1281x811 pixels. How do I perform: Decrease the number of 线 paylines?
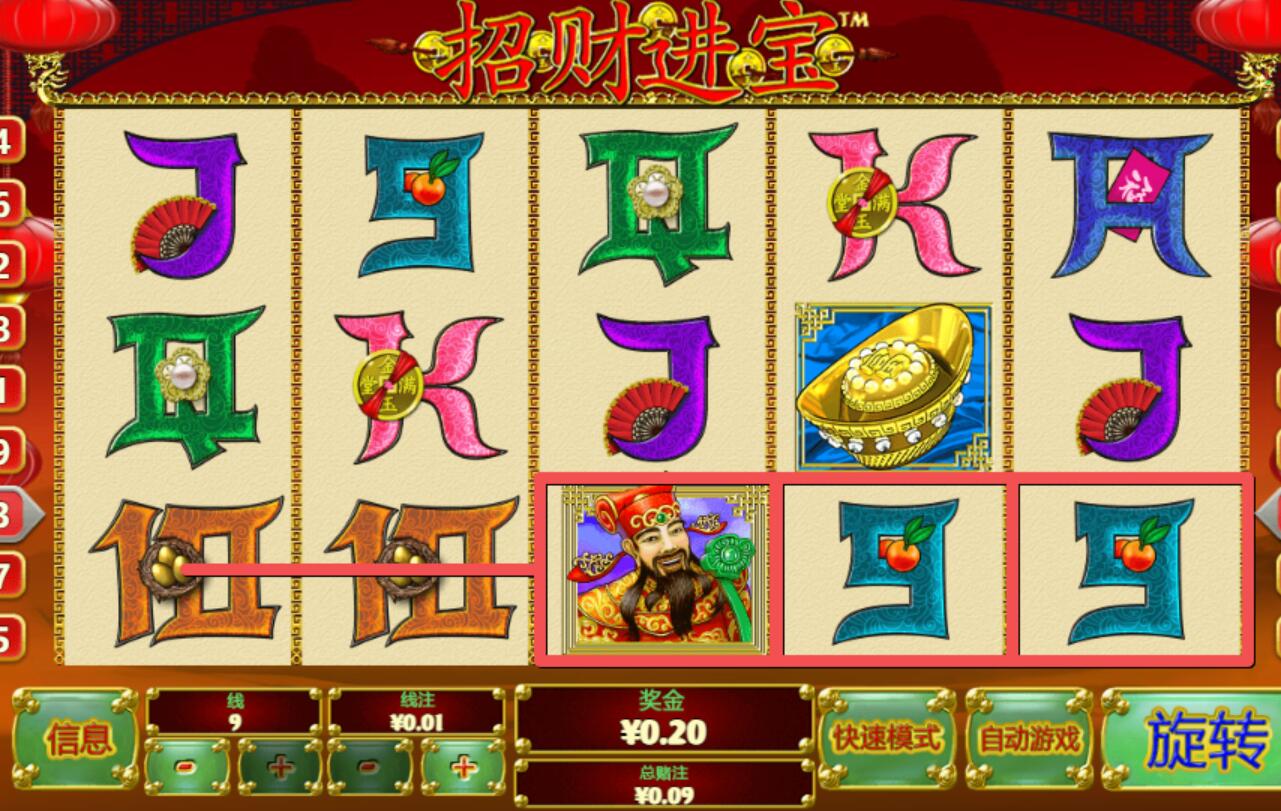(187, 767)
